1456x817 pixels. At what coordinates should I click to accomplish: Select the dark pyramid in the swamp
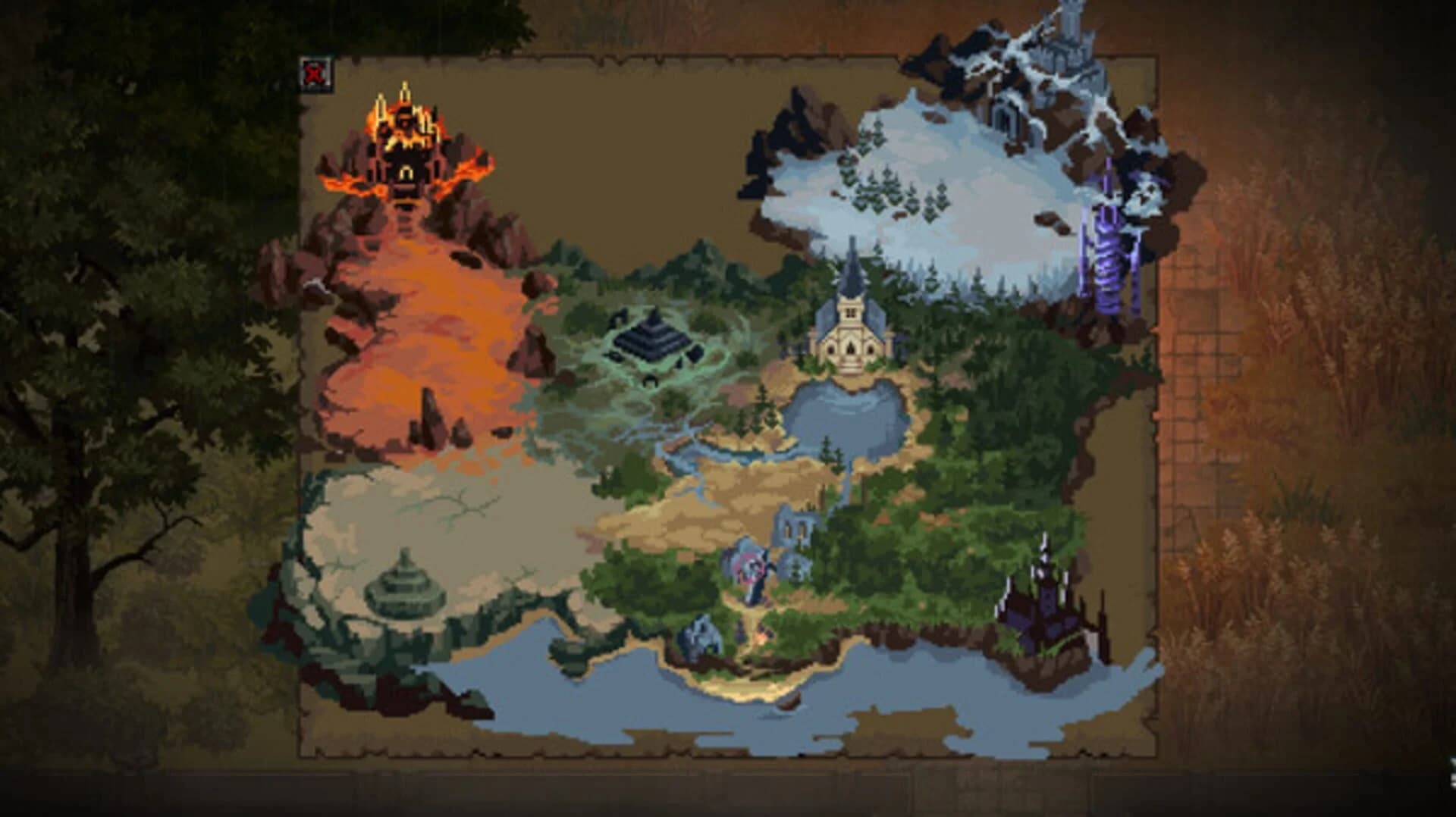pos(654,337)
